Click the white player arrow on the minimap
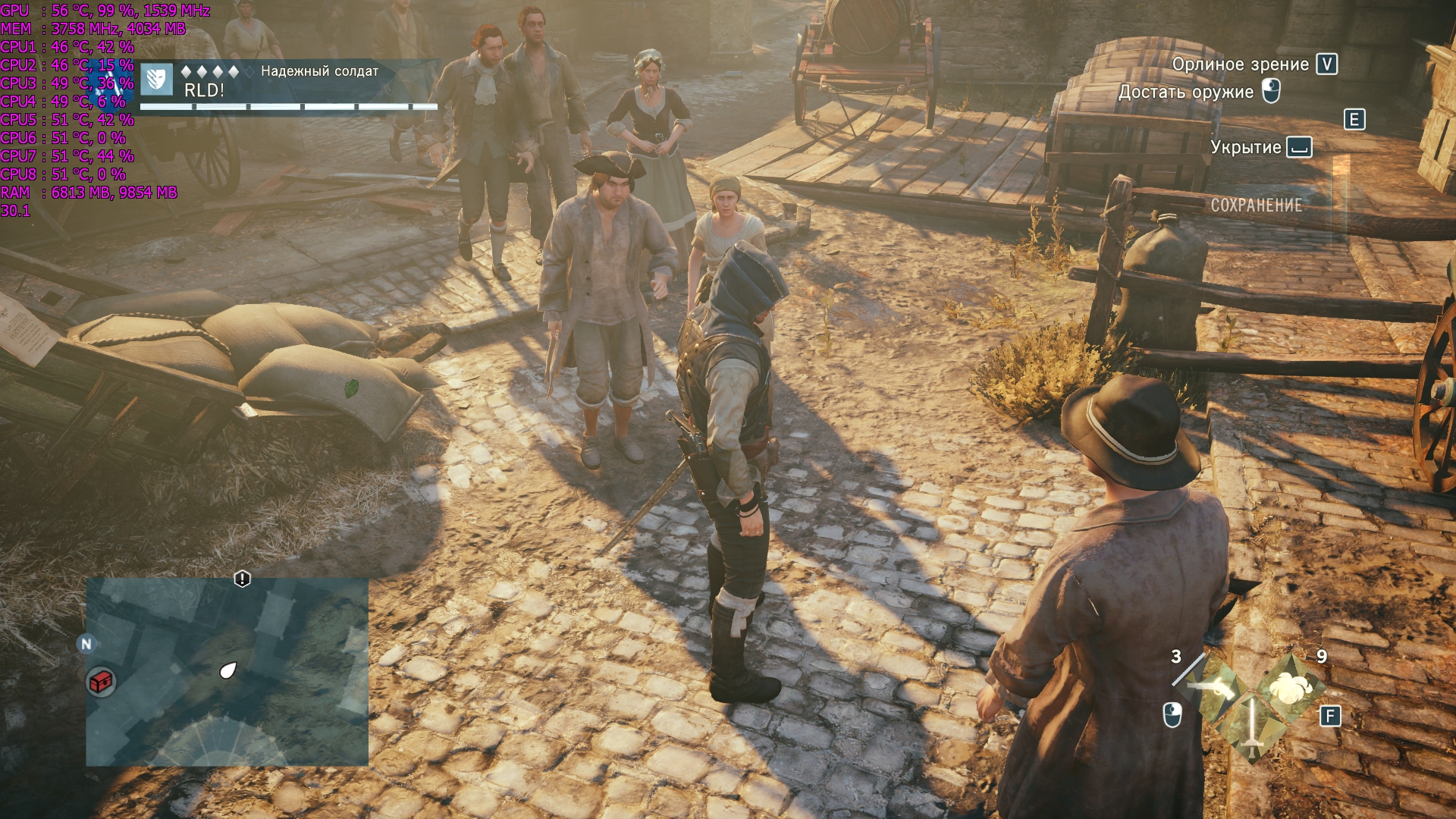 tap(227, 670)
